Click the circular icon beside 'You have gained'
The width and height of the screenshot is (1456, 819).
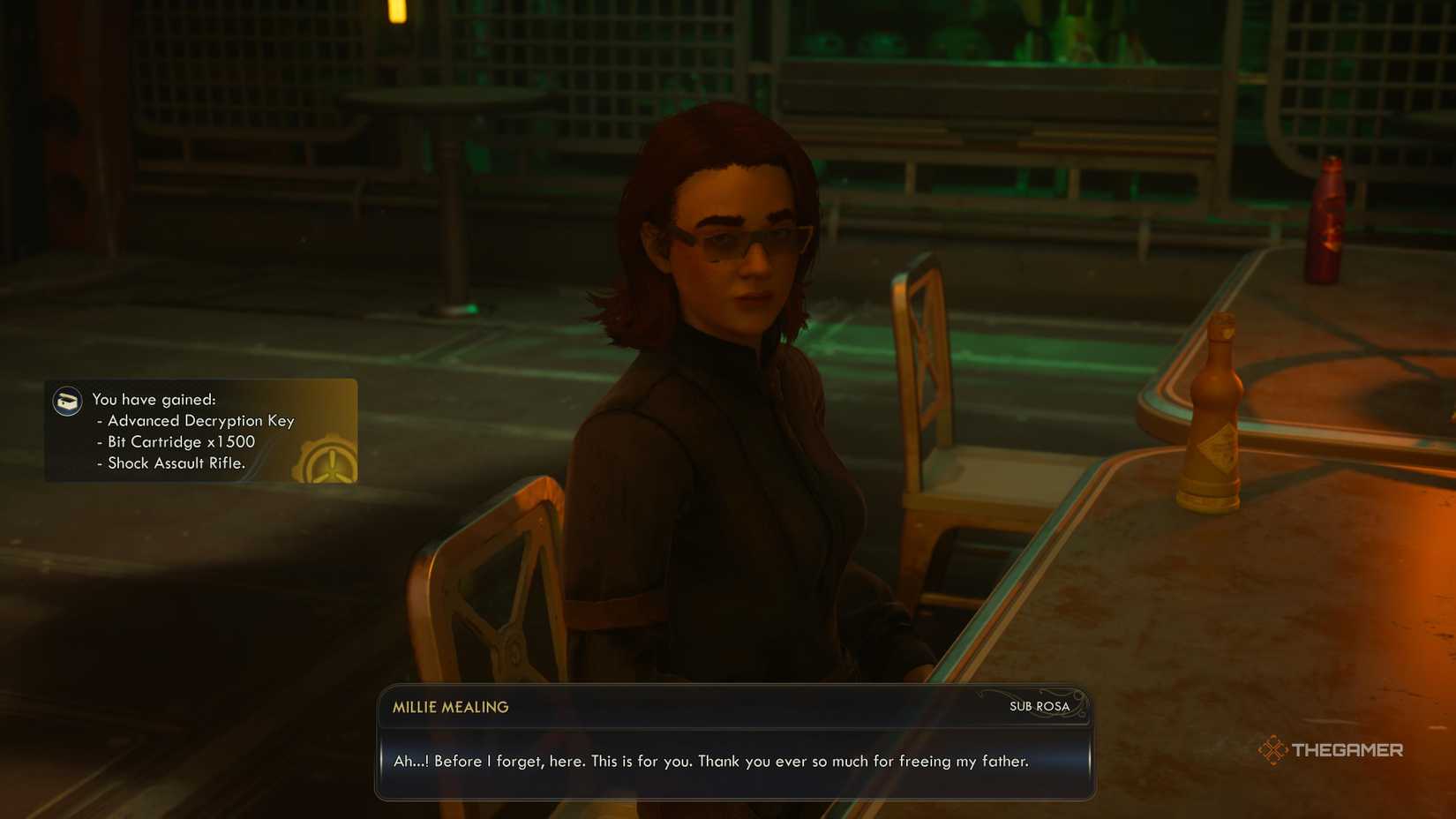pos(66,402)
